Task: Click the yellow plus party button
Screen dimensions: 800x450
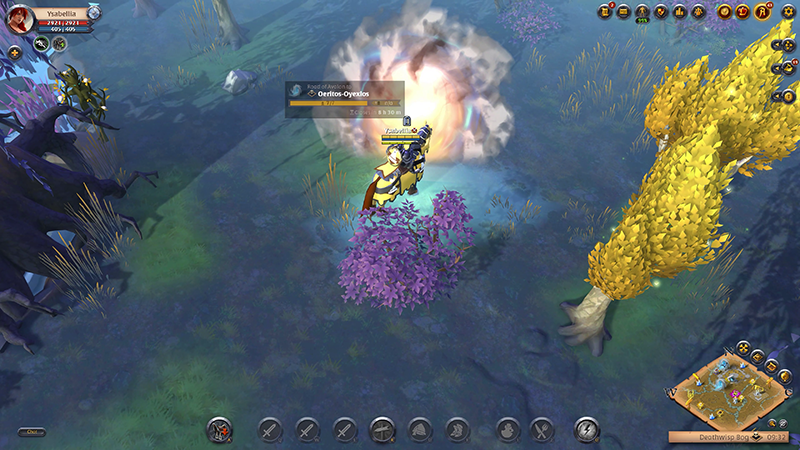Action: [x=14, y=52]
